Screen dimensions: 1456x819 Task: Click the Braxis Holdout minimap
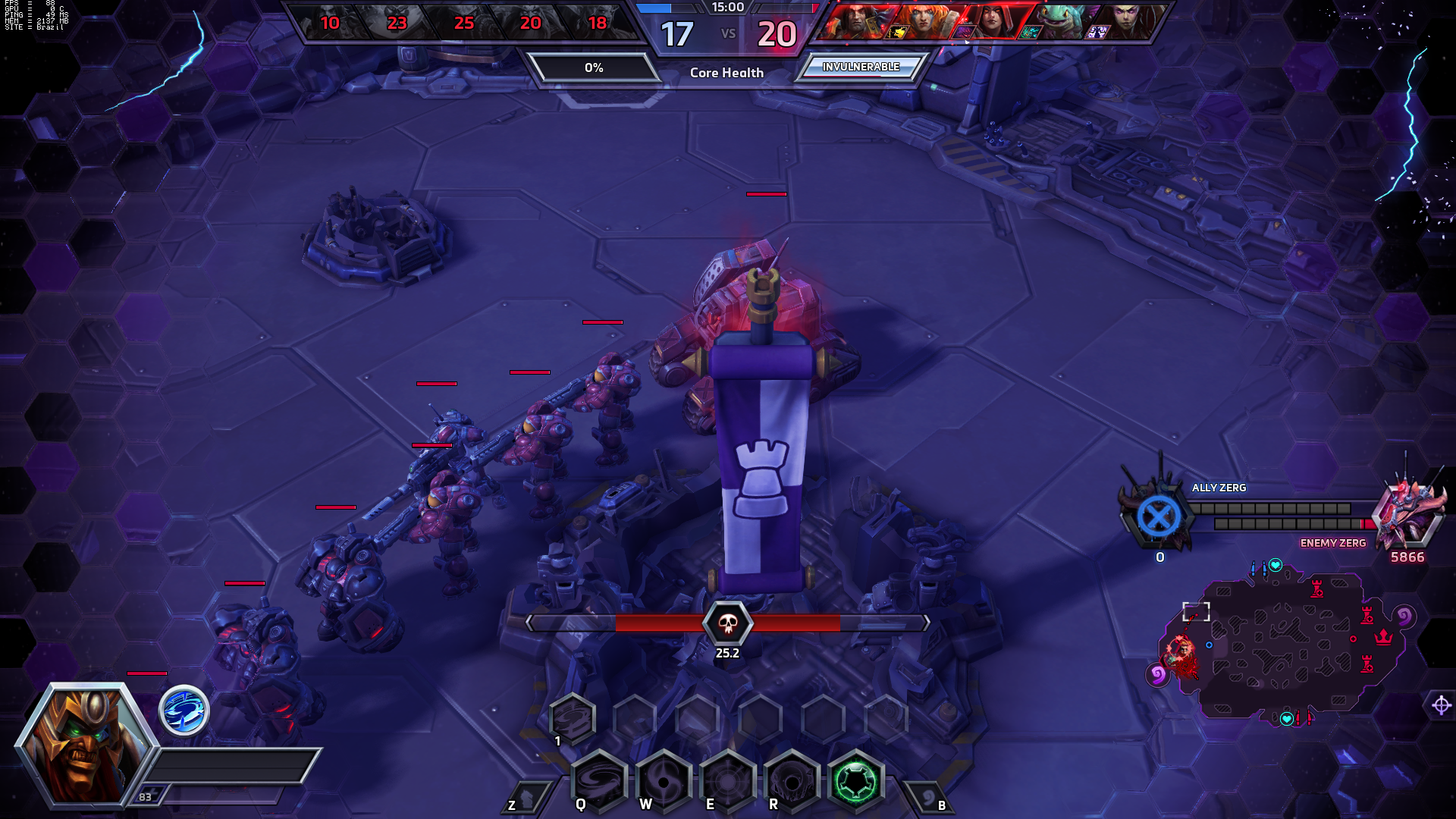(x=1282, y=645)
